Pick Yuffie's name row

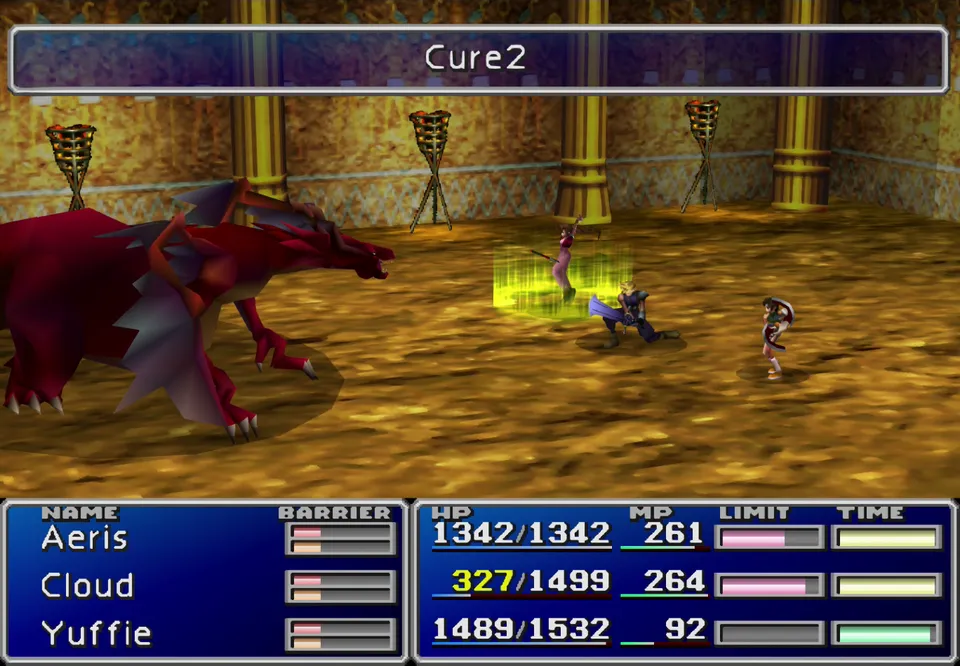tap(96, 633)
